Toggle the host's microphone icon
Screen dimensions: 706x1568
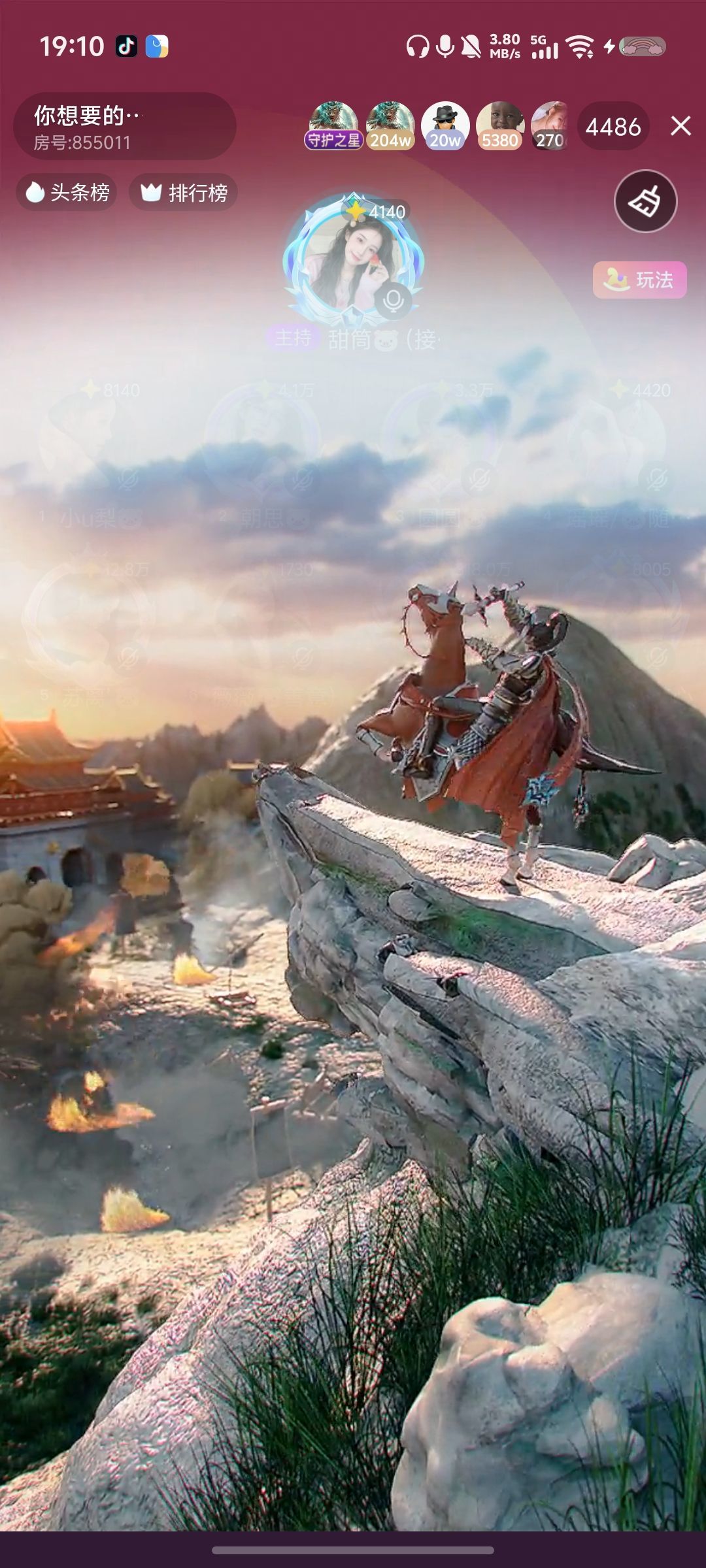click(x=393, y=301)
